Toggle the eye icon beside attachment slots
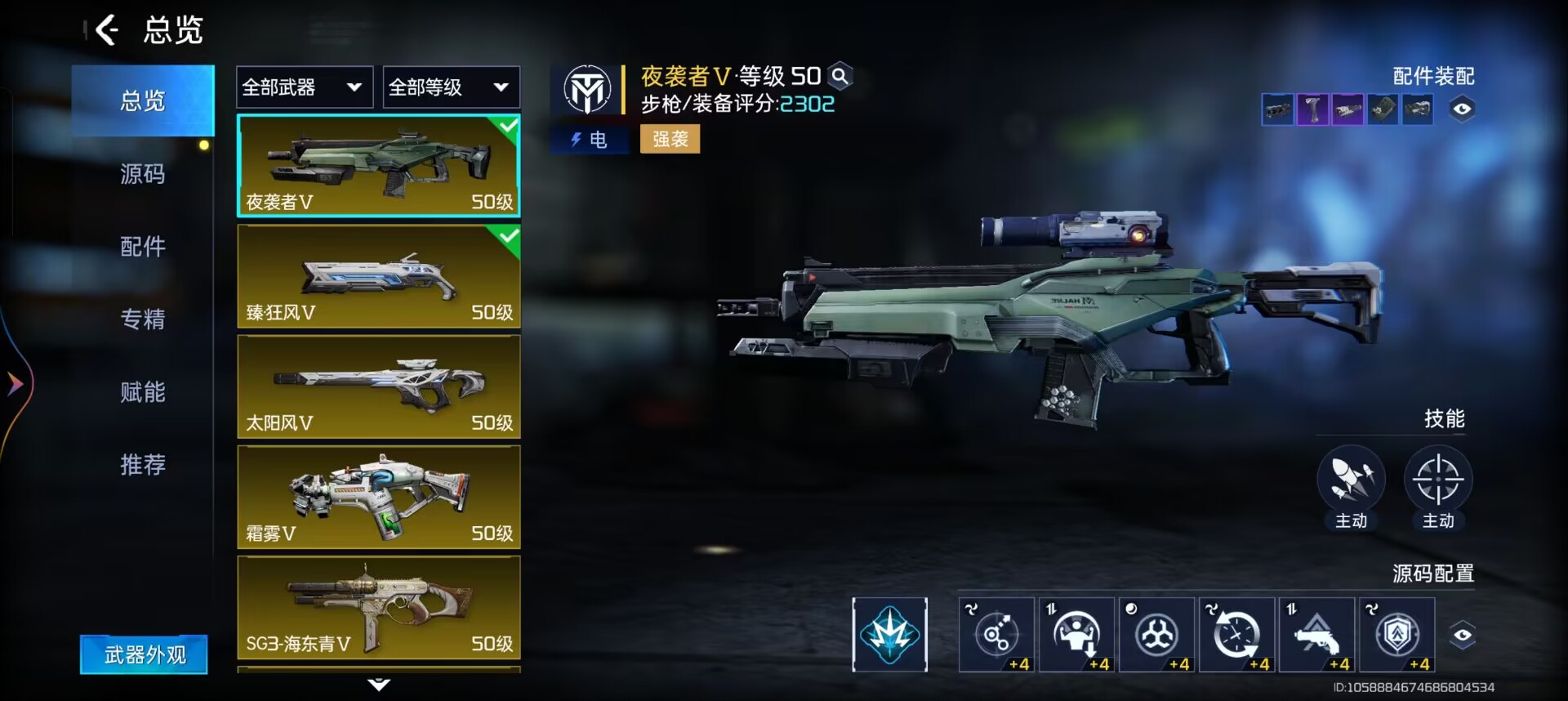Image resolution: width=1568 pixels, height=701 pixels. click(x=1462, y=109)
